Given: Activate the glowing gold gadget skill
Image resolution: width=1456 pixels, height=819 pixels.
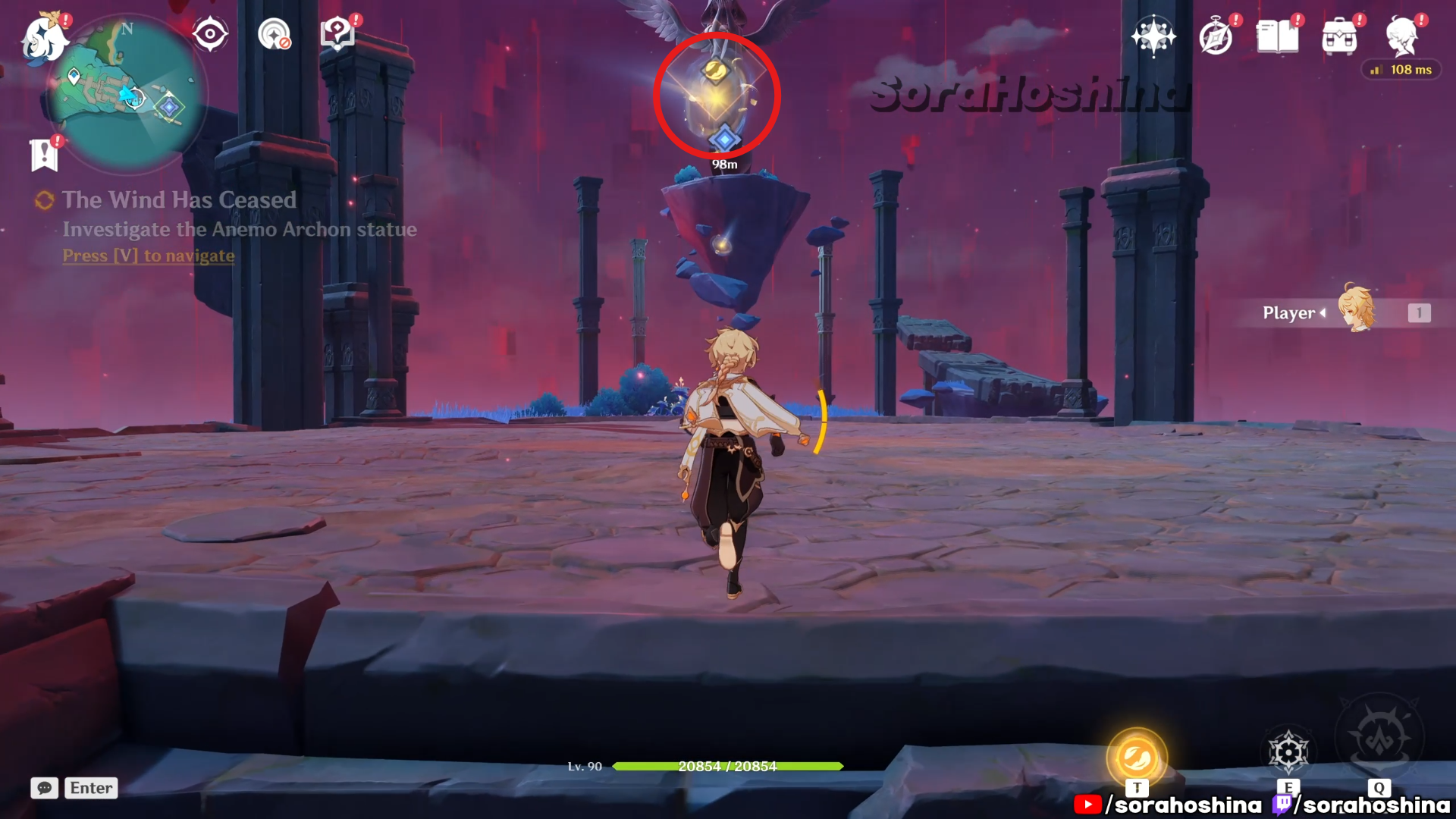Looking at the screenshot, I should [1136, 757].
